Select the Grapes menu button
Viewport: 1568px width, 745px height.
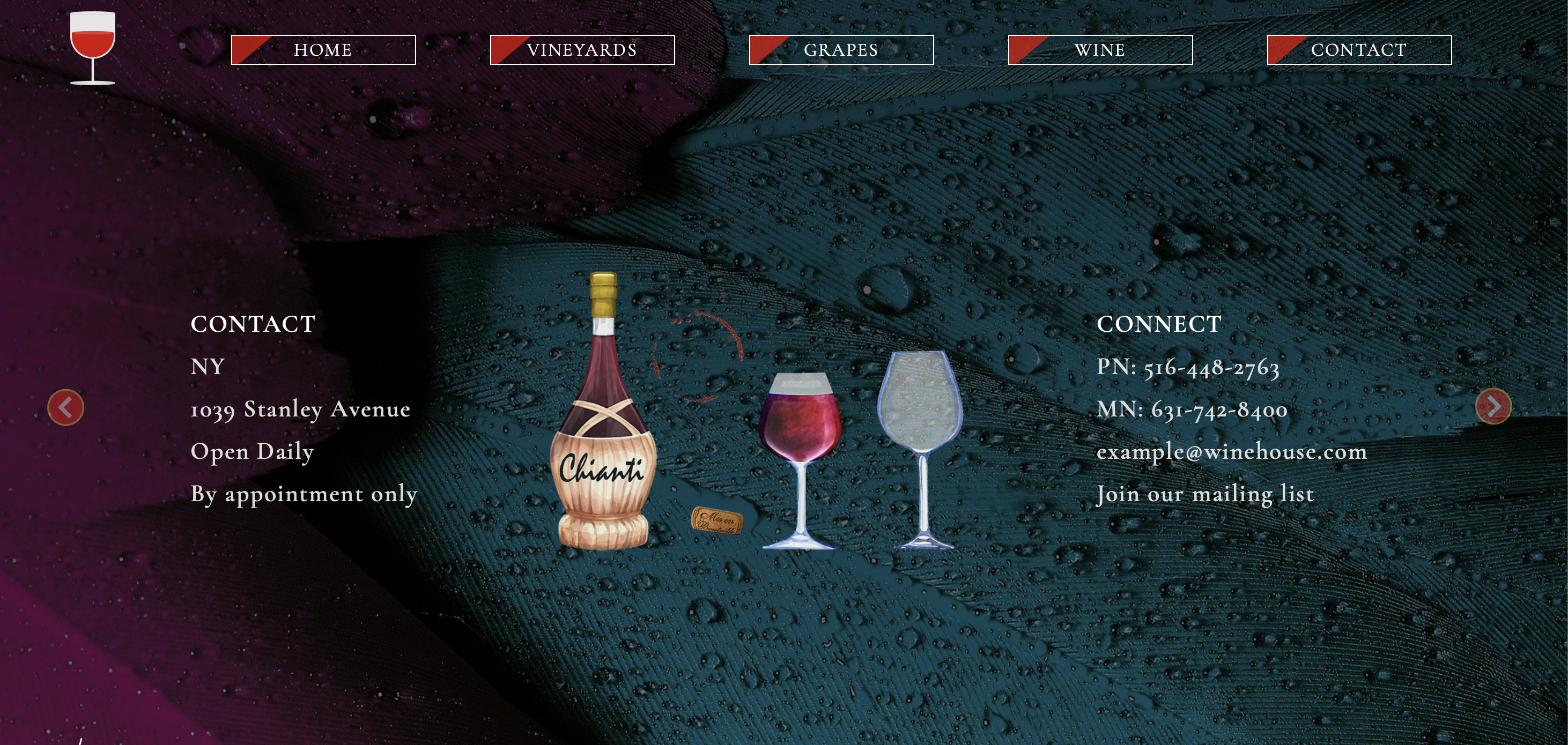pos(841,50)
